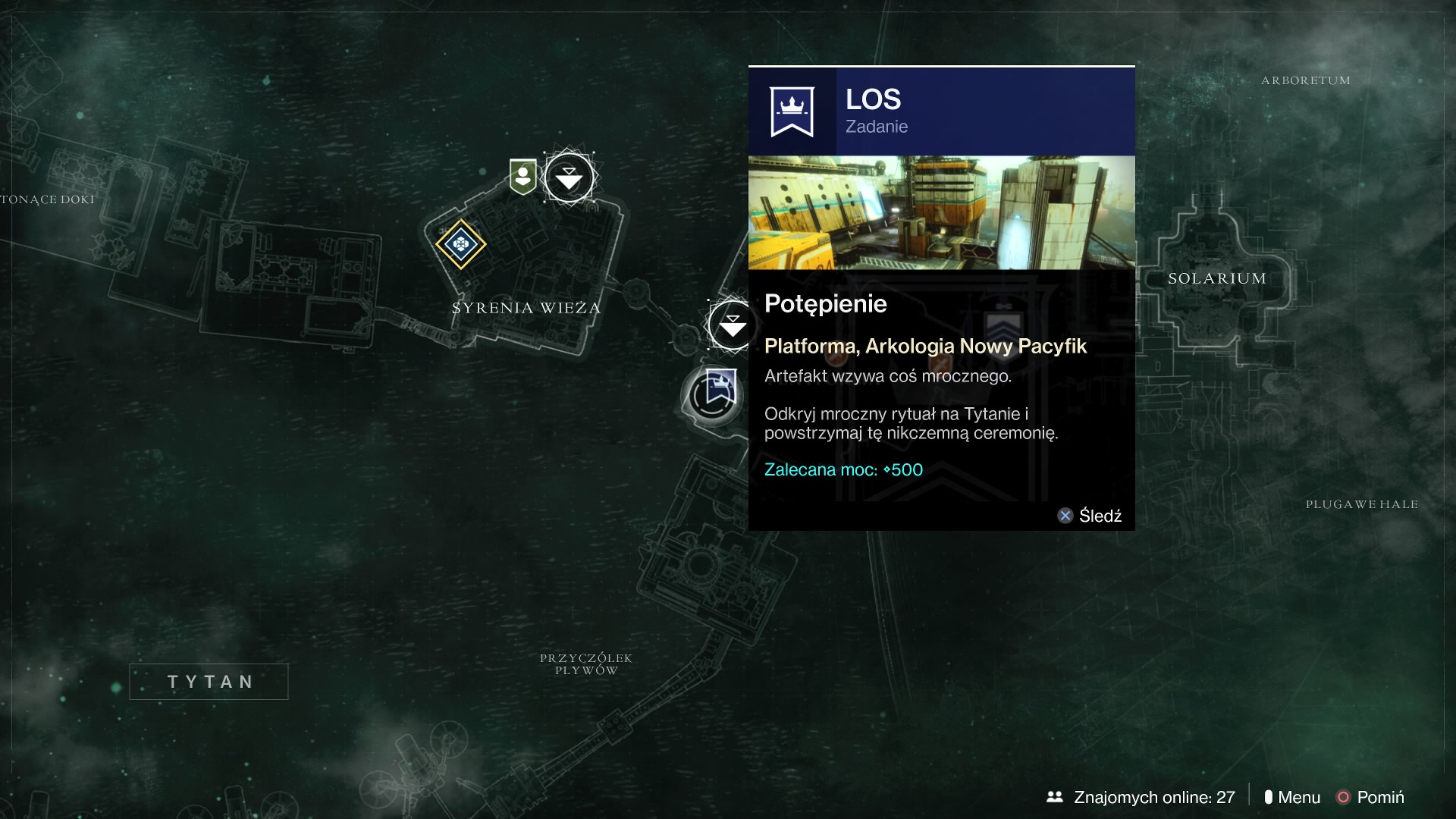The height and width of the screenshot is (819, 1456).
Task: Track the quest with Śledź
Action: click(x=1090, y=516)
